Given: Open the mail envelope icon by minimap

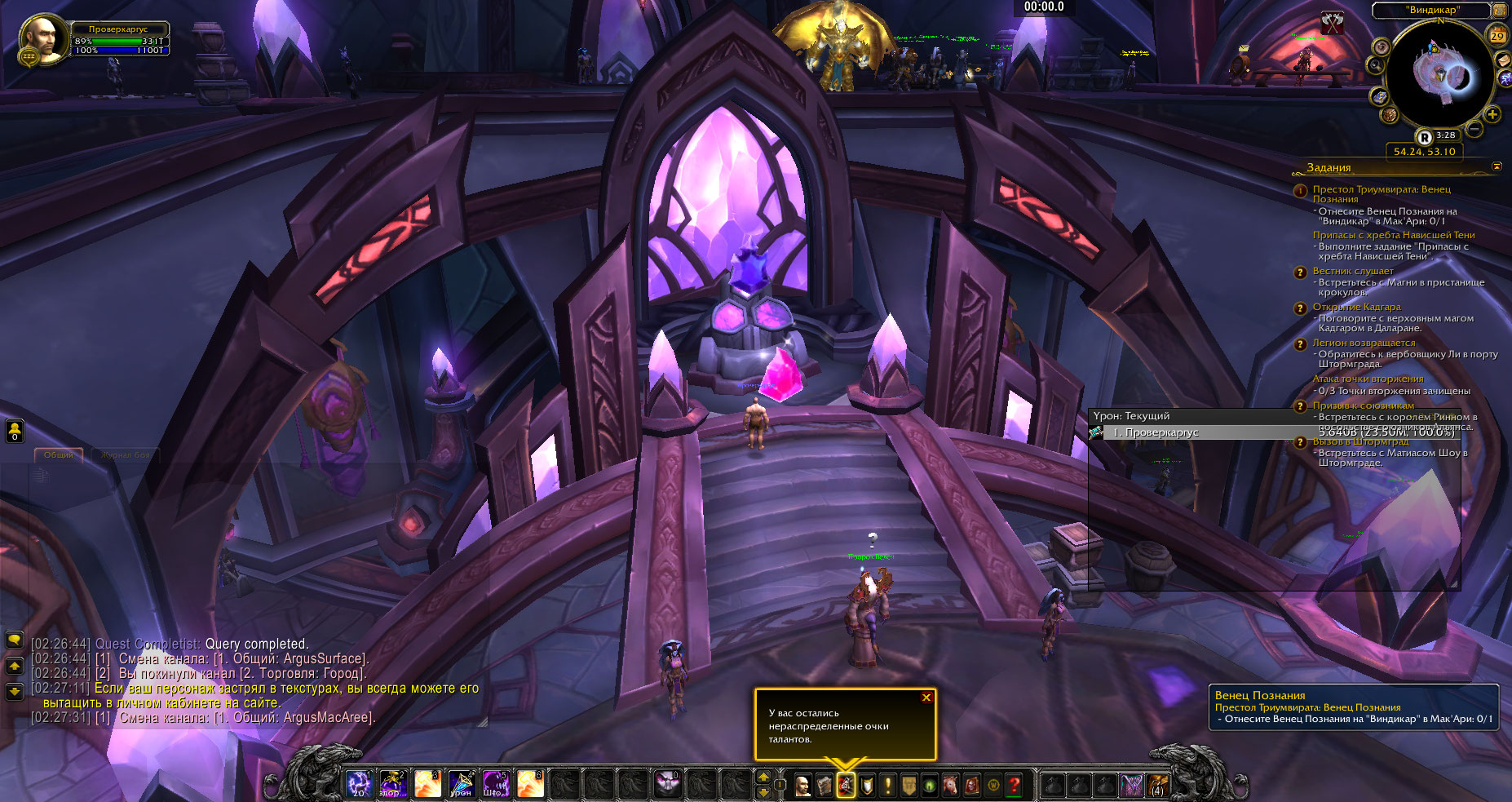Looking at the screenshot, I should pos(1502,60).
